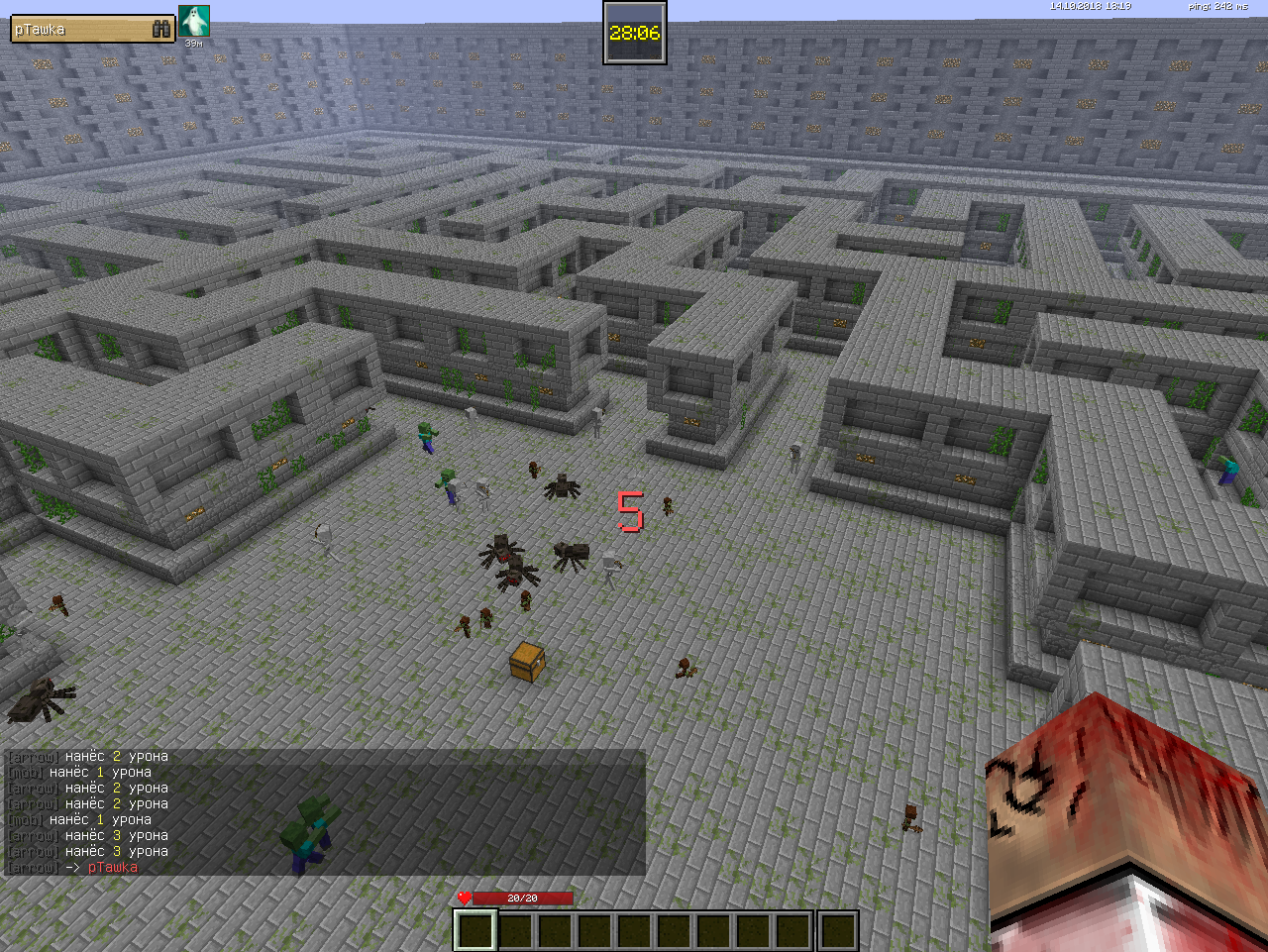Click the white ghost effect icon
Screen dimensions: 1268x952
click(x=194, y=21)
